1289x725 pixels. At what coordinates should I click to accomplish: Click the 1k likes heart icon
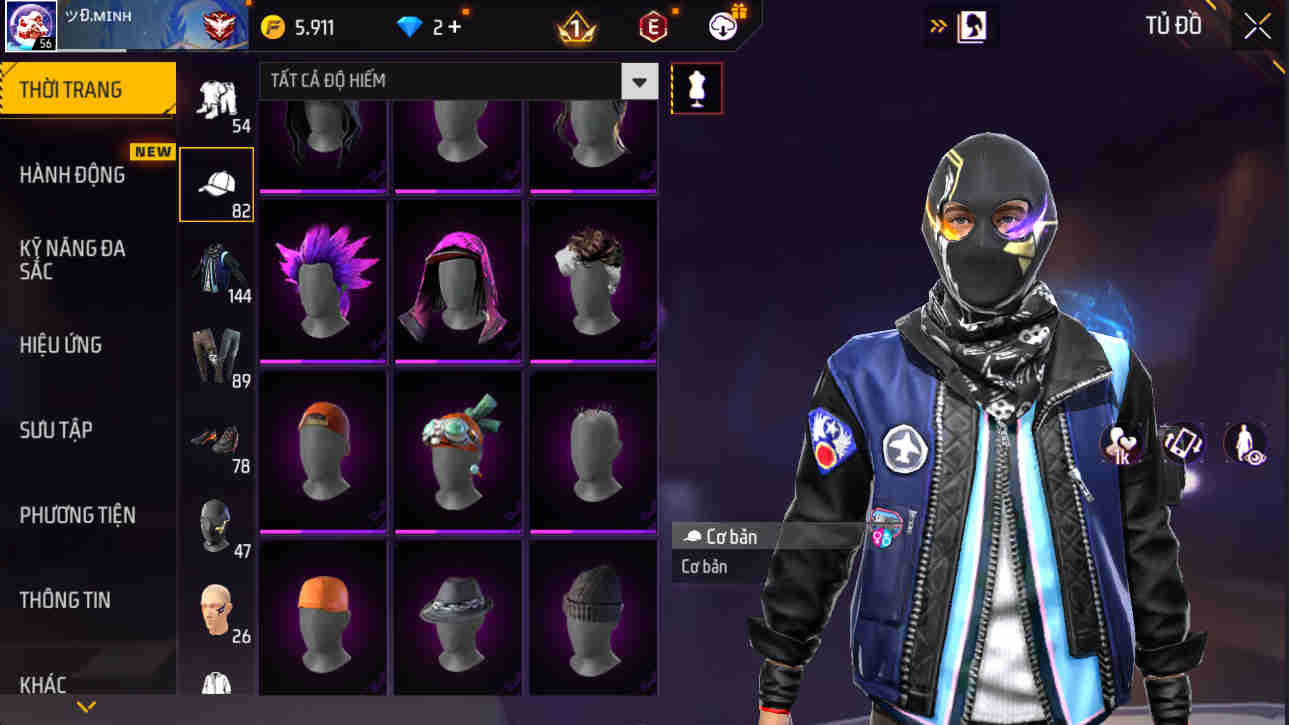pyautogui.click(x=1120, y=444)
